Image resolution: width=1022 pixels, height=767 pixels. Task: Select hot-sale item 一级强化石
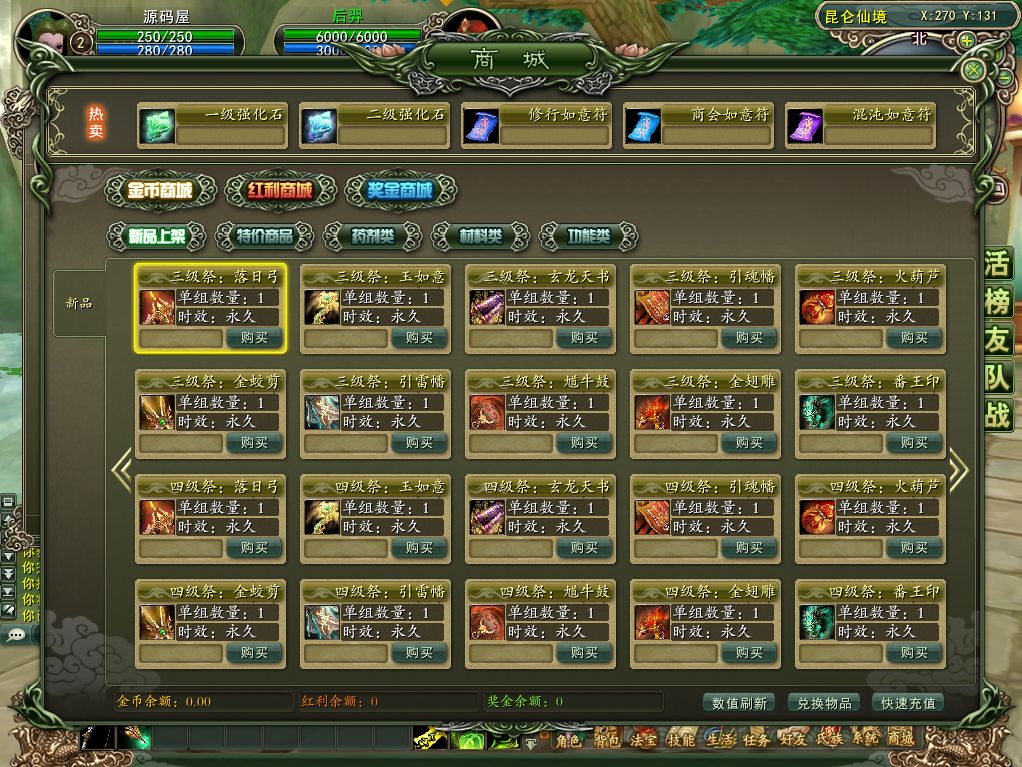(212, 126)
